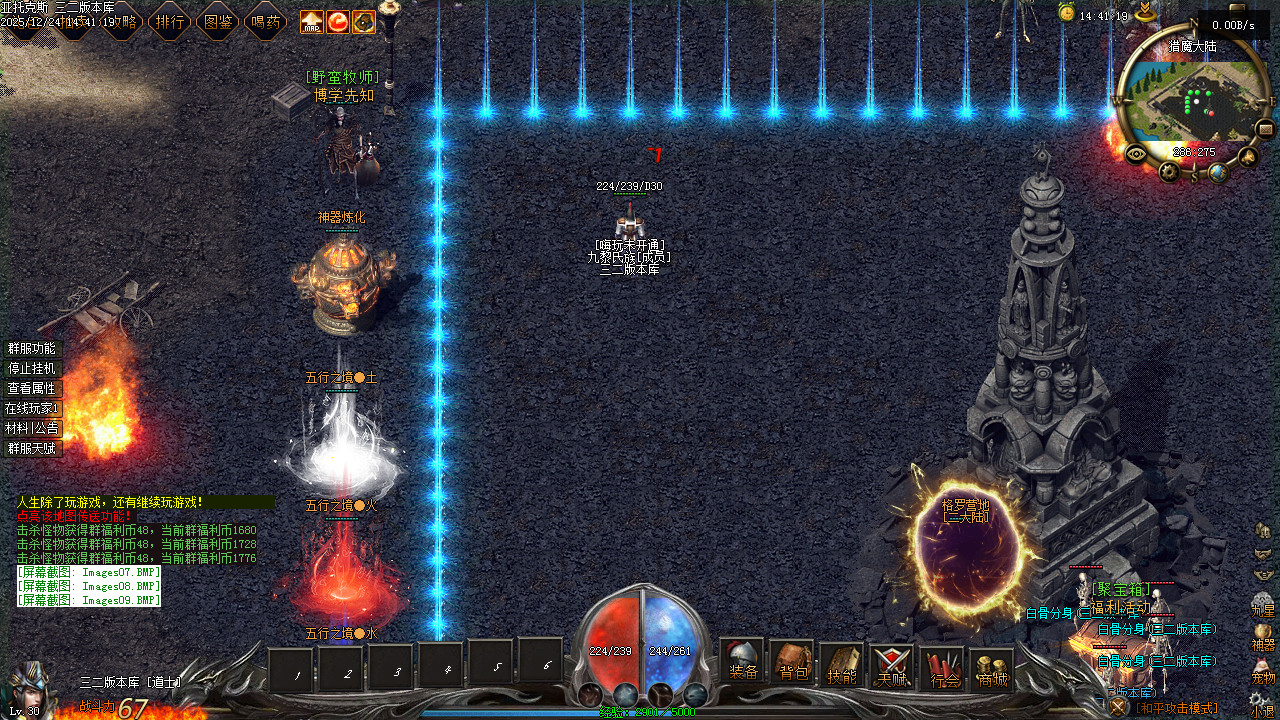
Task: Show the 在线玩家 online players list
Action: [x=32, y=409]
